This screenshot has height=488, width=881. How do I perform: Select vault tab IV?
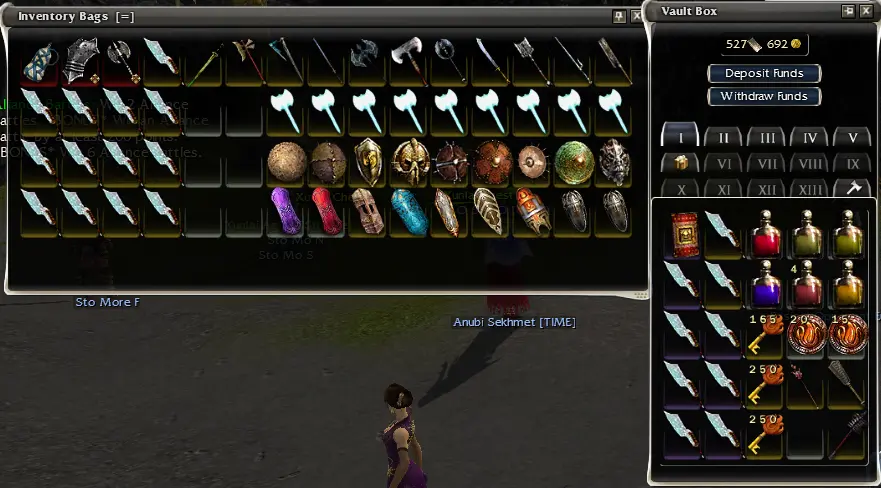(x=809, y=138)
